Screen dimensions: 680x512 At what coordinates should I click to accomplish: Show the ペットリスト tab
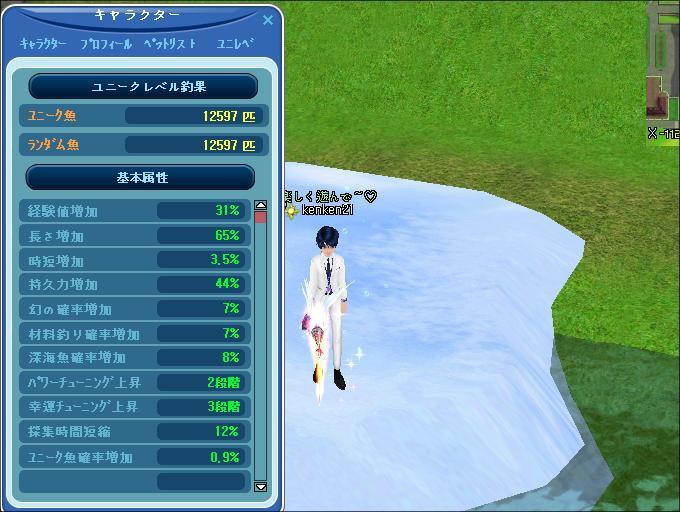click(x=170, y=44)
